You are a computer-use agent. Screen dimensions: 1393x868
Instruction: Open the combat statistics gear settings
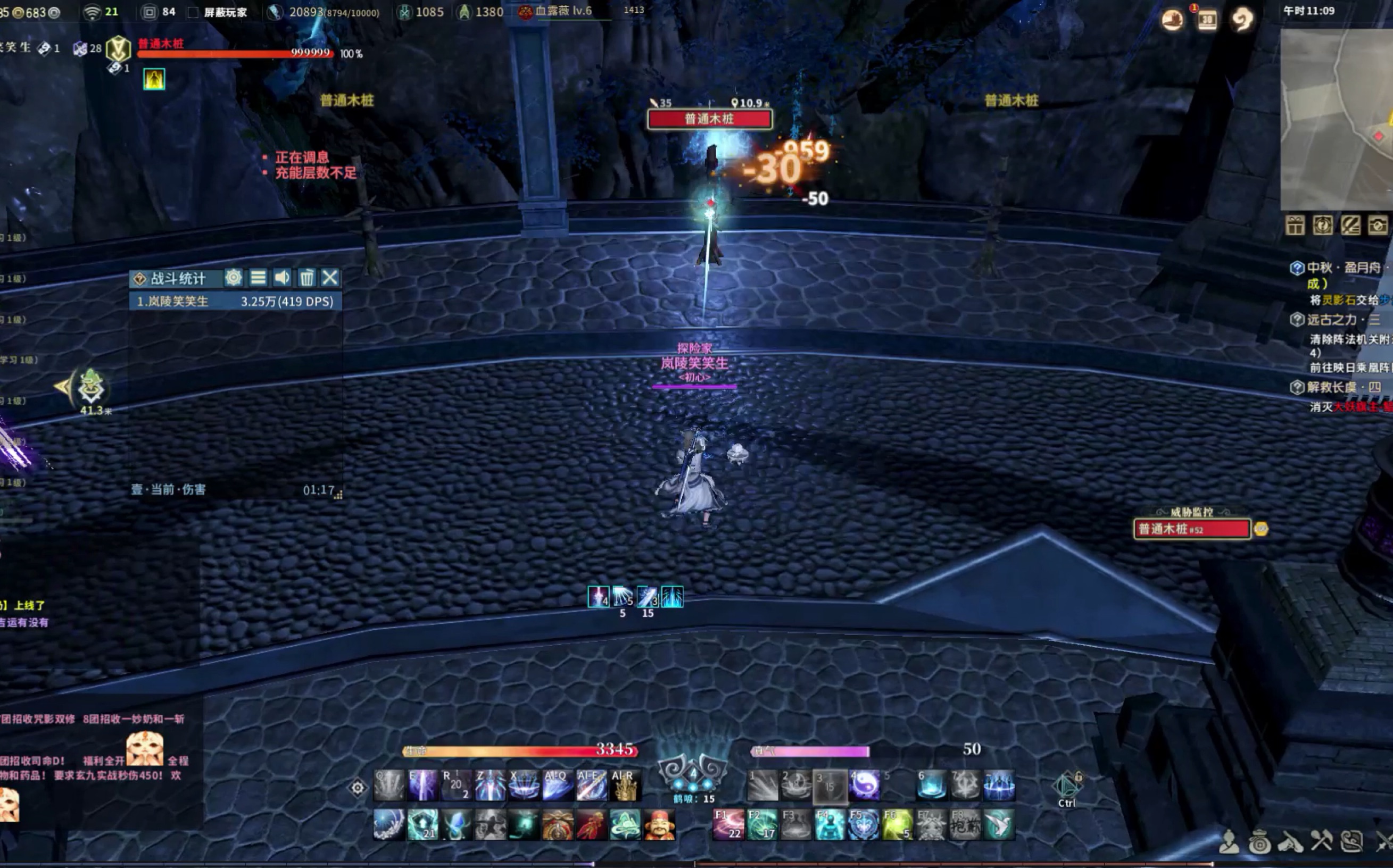click(233, 278)
